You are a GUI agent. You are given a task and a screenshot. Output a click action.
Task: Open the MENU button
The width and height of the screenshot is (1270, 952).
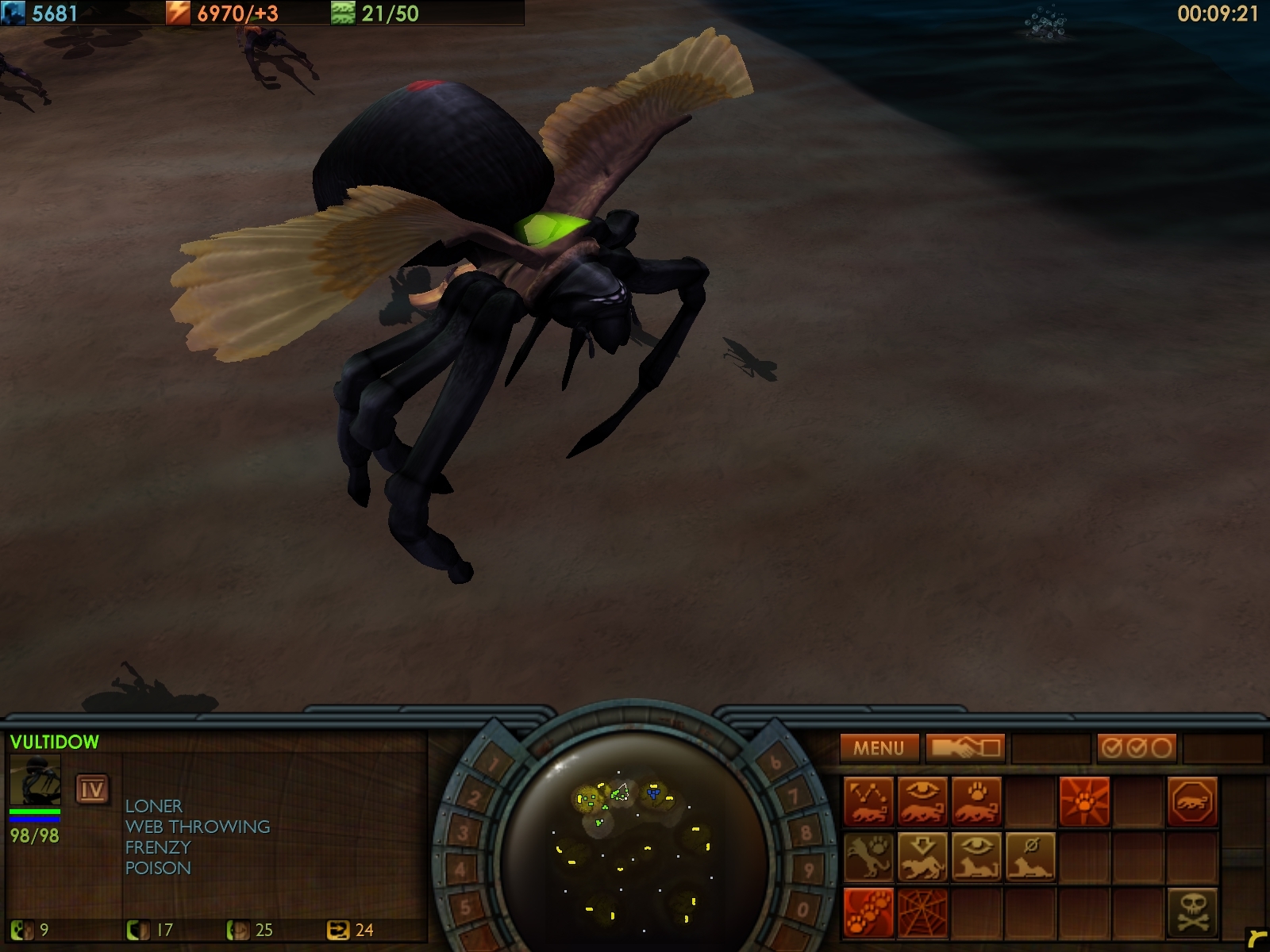pos(879,747)
